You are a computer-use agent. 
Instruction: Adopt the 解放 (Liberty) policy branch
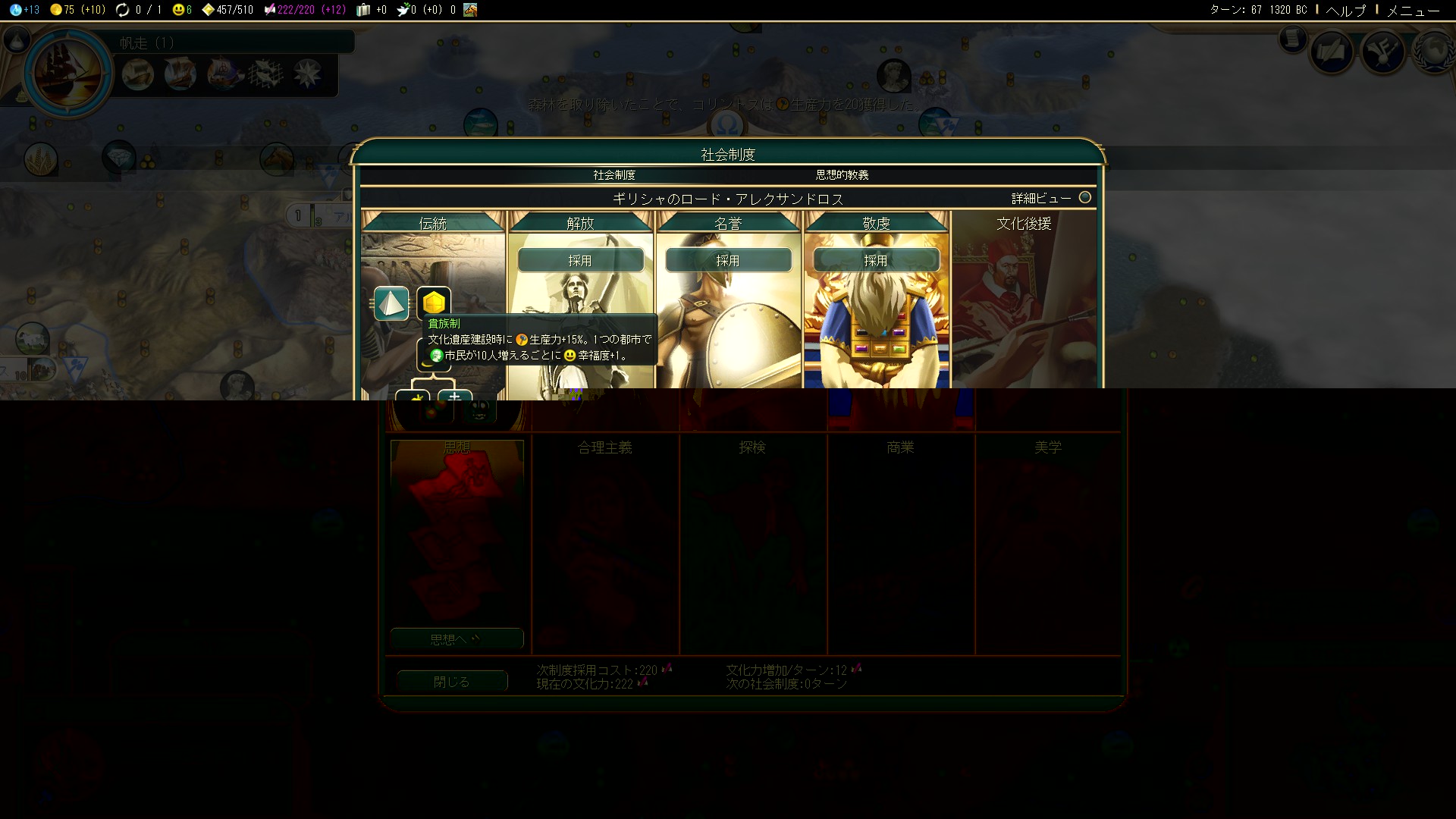(580, 260)
